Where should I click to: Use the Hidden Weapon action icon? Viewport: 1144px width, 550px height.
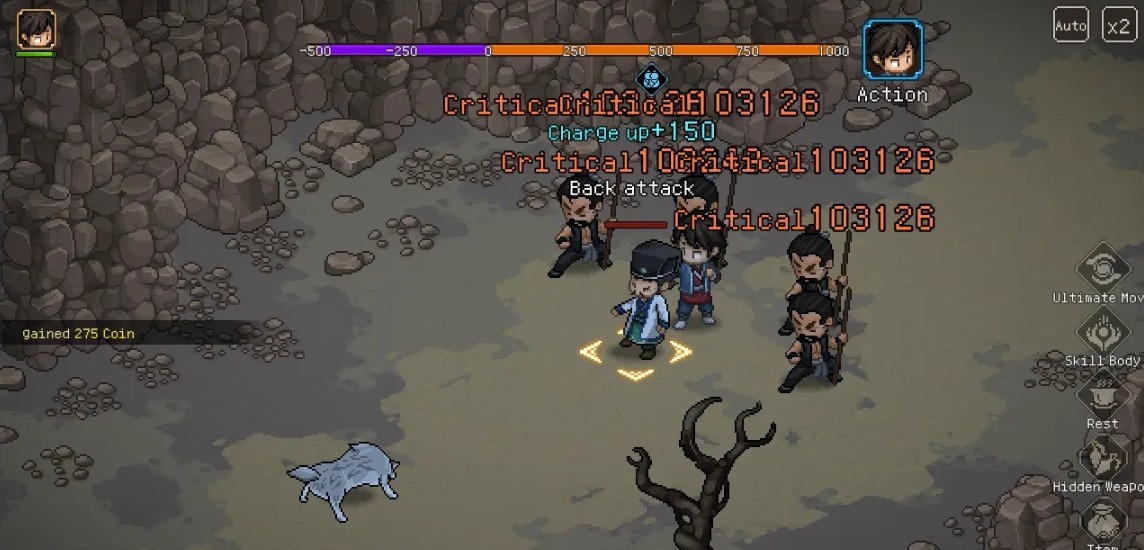click(x=1104, y=456)
